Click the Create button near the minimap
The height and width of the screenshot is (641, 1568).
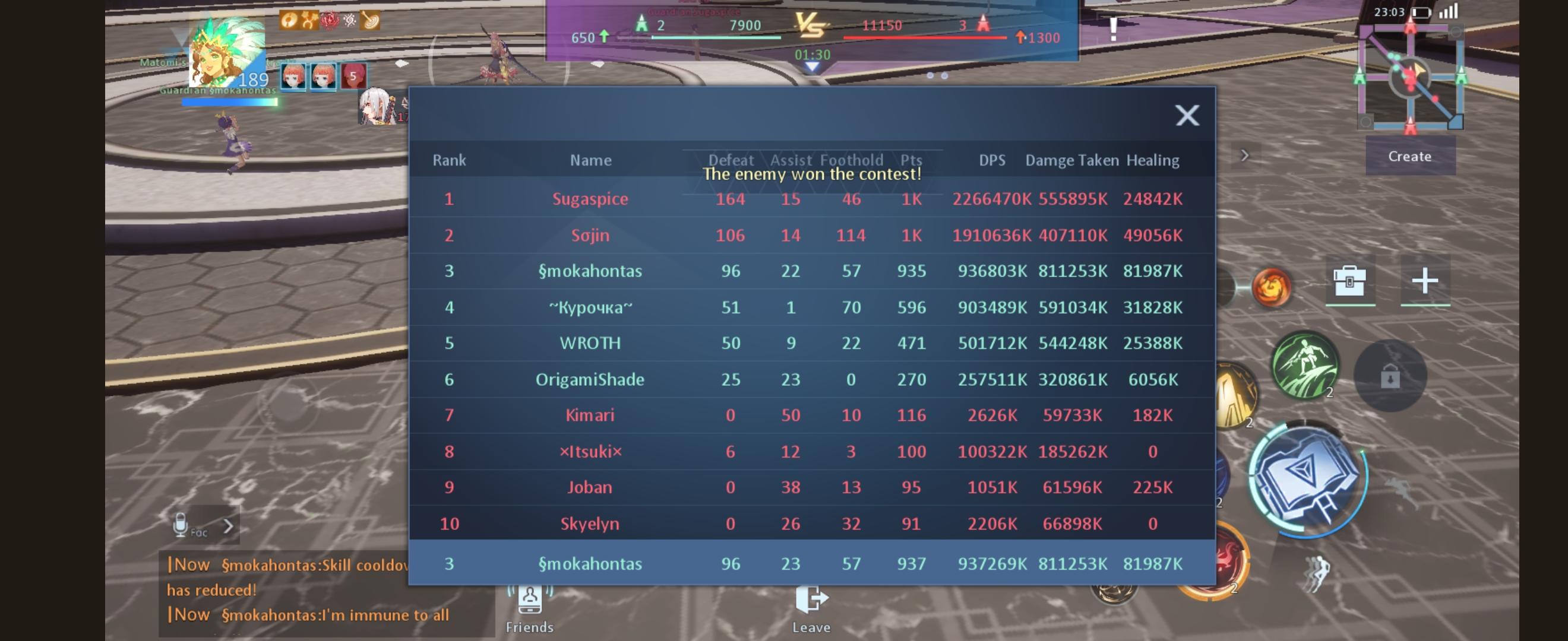1410,156
